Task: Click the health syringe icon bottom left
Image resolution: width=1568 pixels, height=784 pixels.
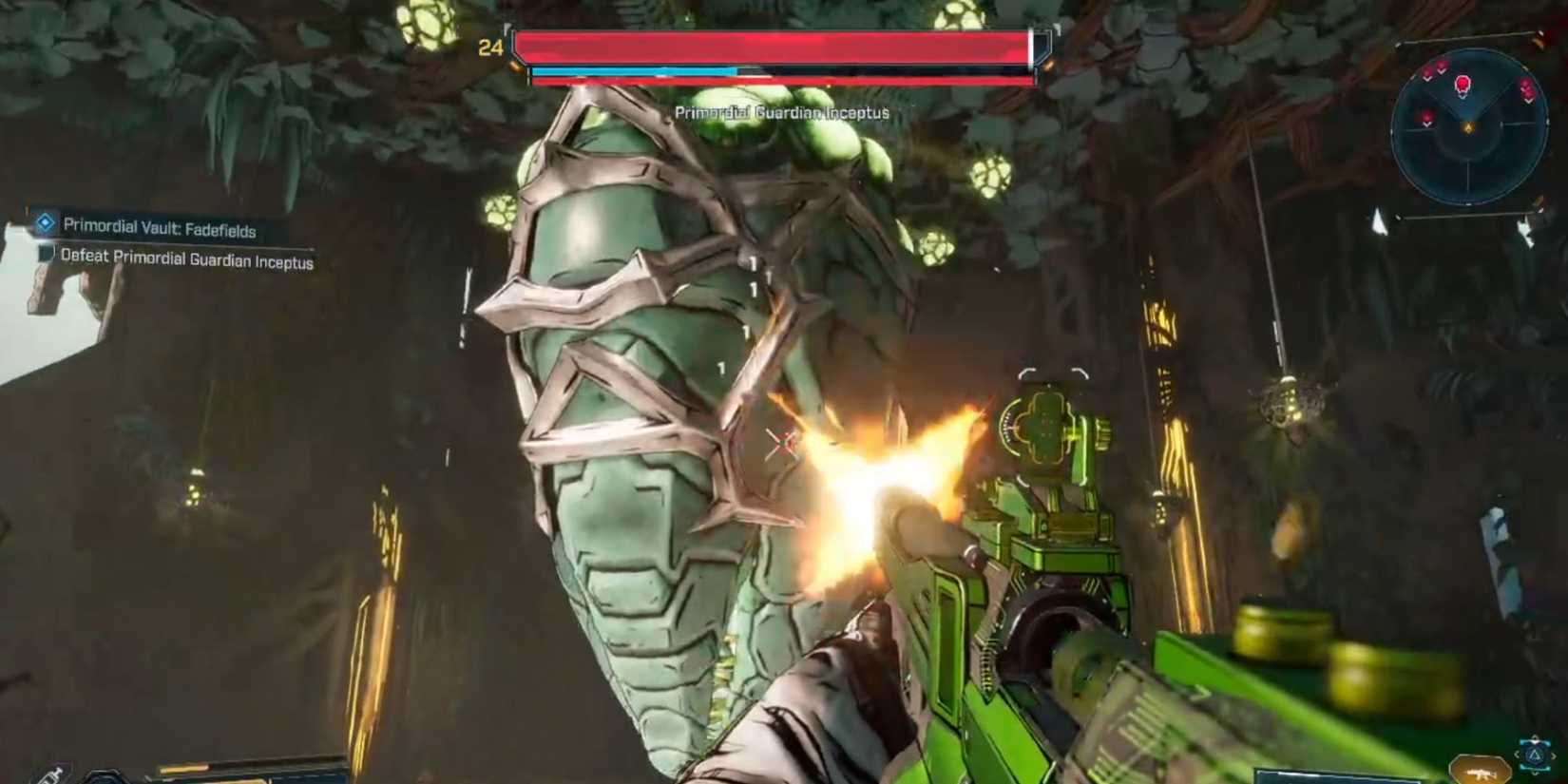Action: pyautogui.click(x=50, y=776)
